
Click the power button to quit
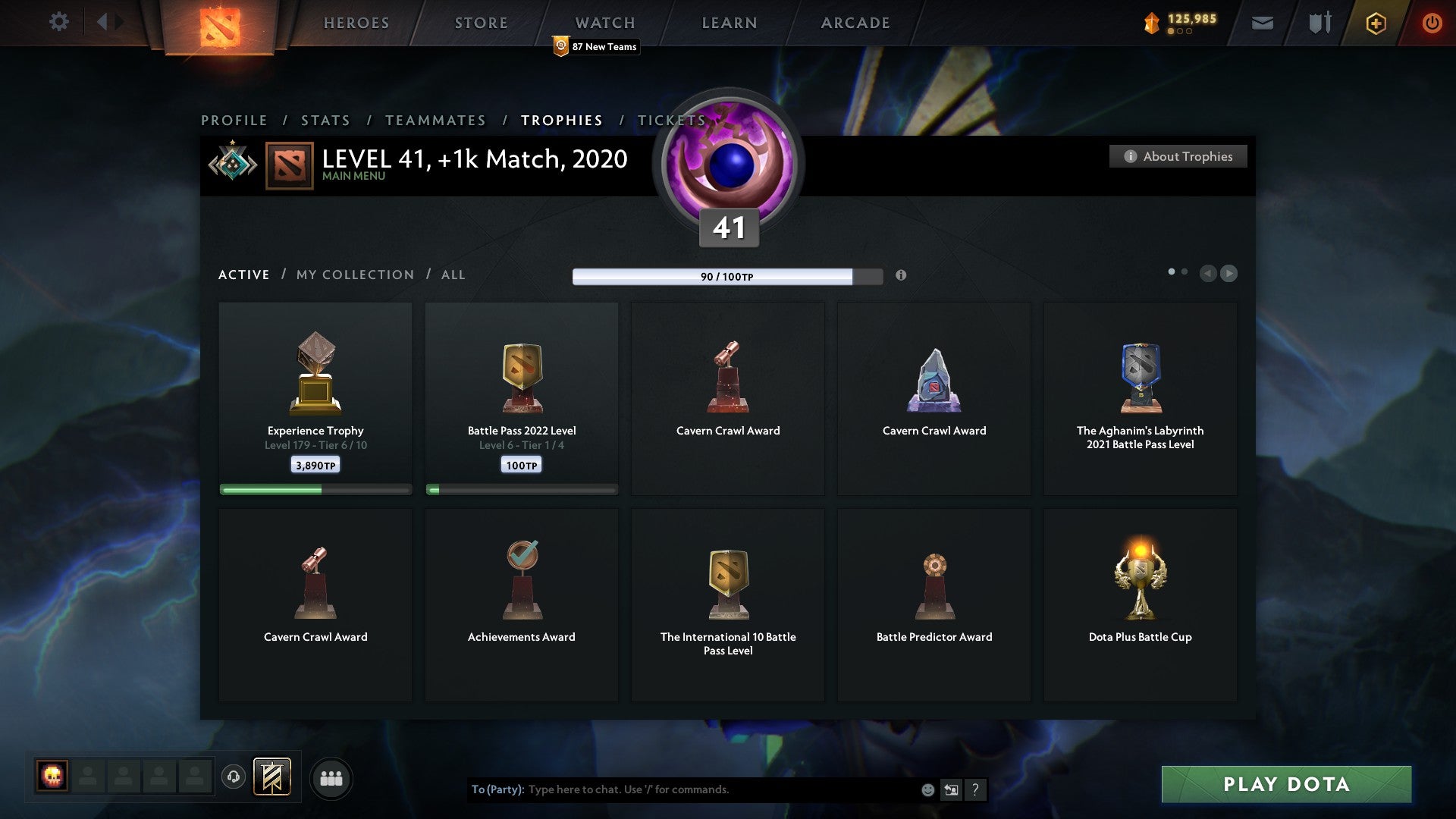coord(1432,23)
